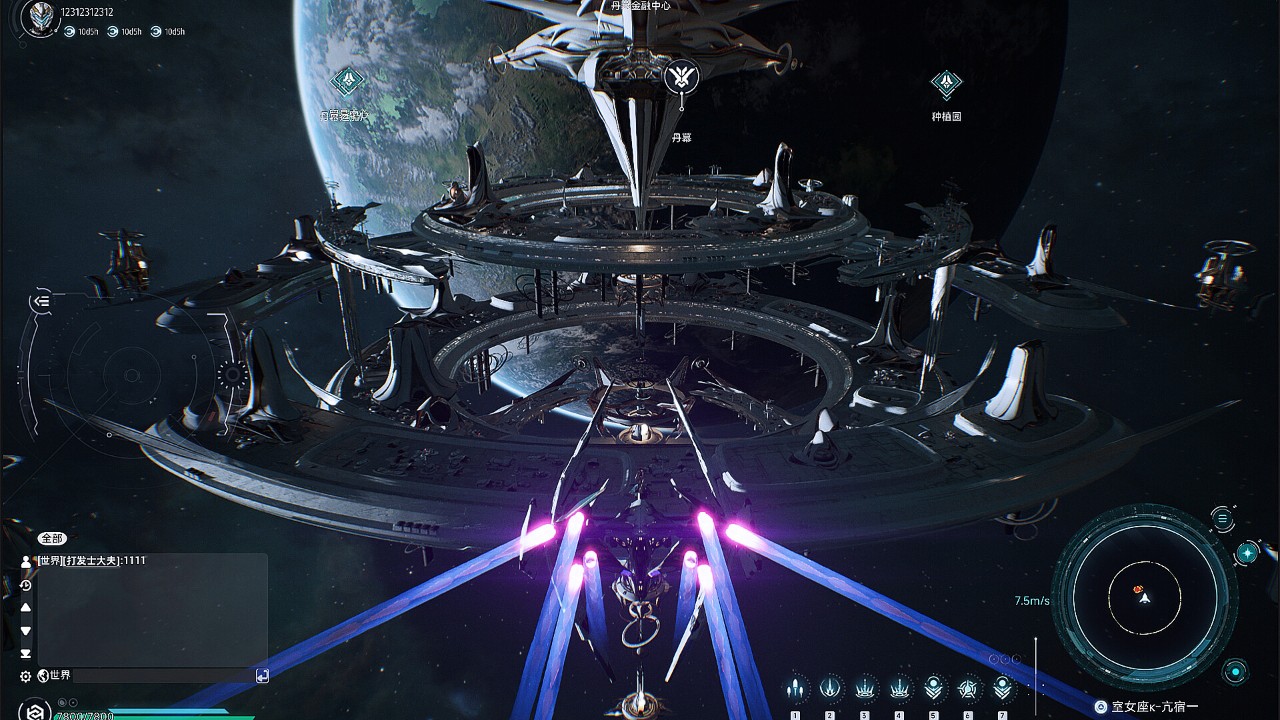
Task: Expand the left side panel arrow
Action: [x=41, y=300]
